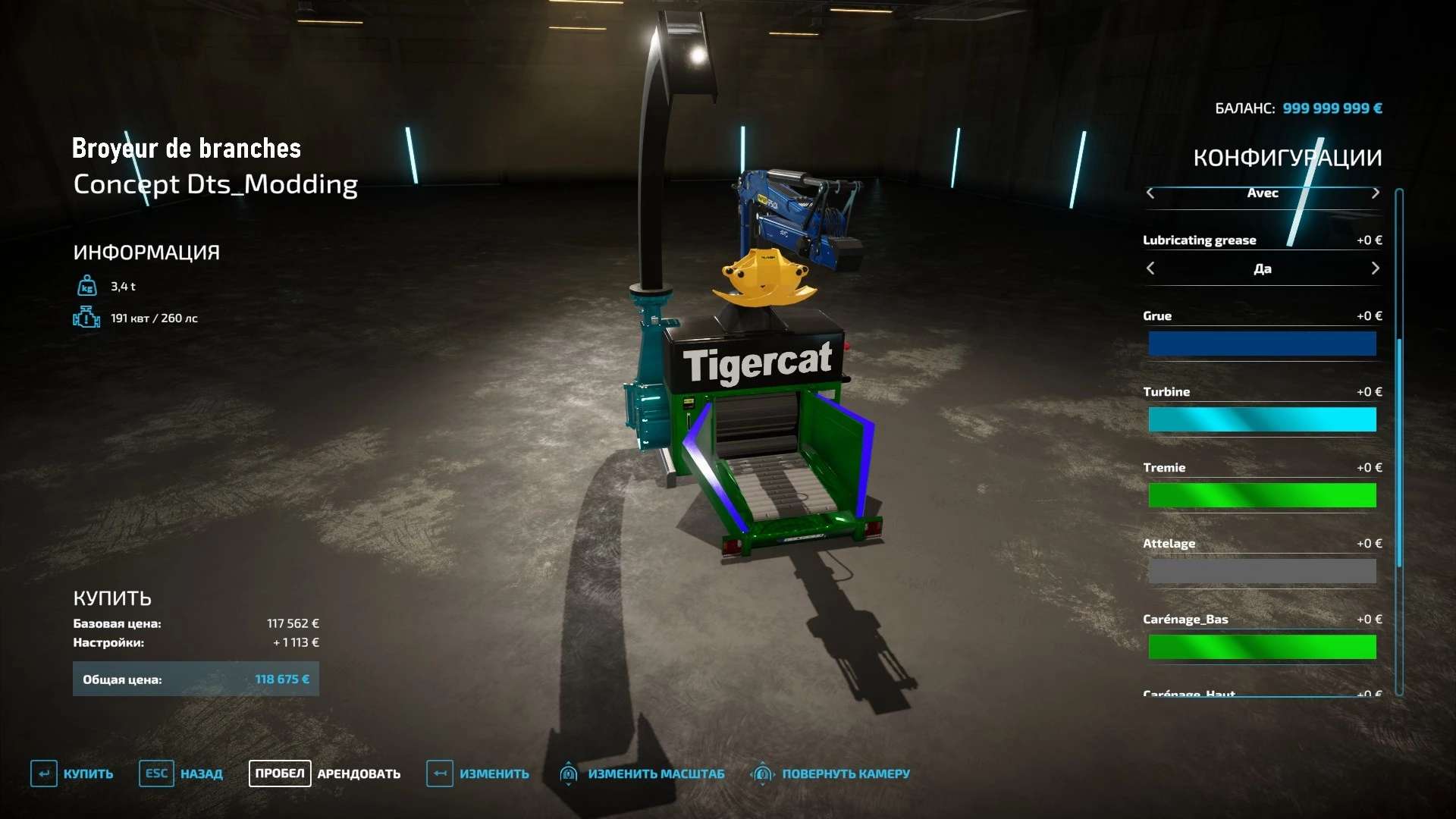This screenshot has width=1456, height=819.
Task: Rent the machine via АРЕНДОВАТЬ
Action: point(325,773)
